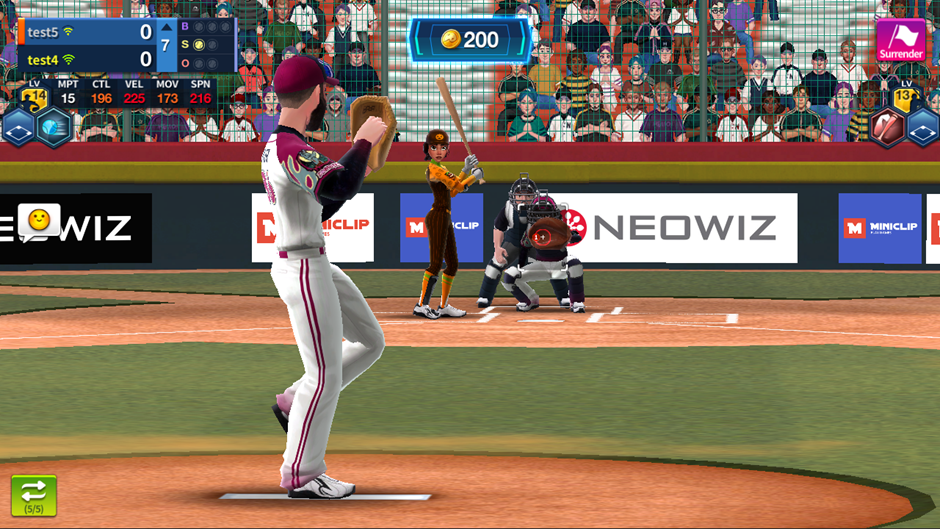
Task: Click the field diamond icon beside the speeding ball
Action: click(x=18, y=128)
